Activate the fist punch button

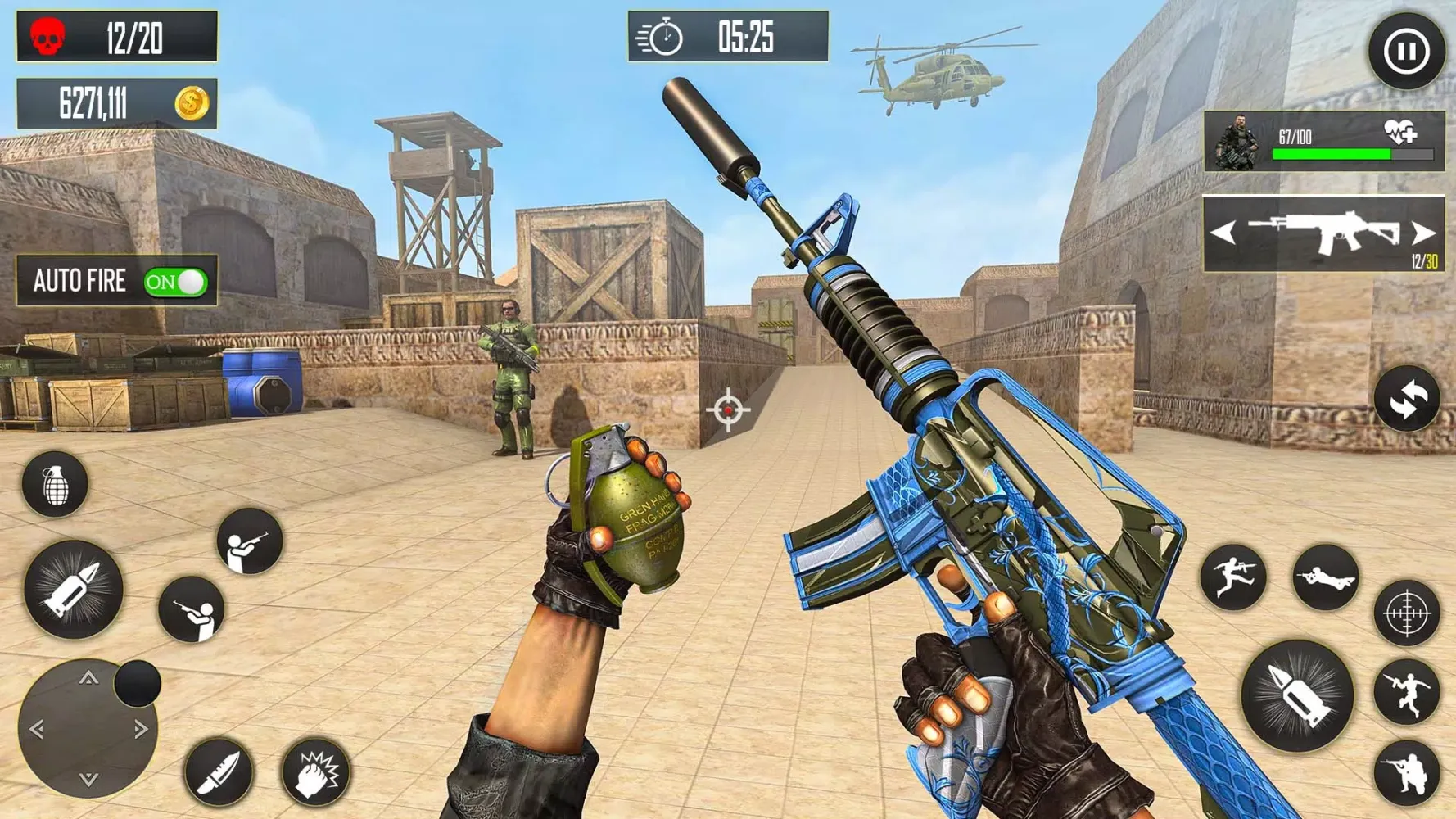coord(315,771)
